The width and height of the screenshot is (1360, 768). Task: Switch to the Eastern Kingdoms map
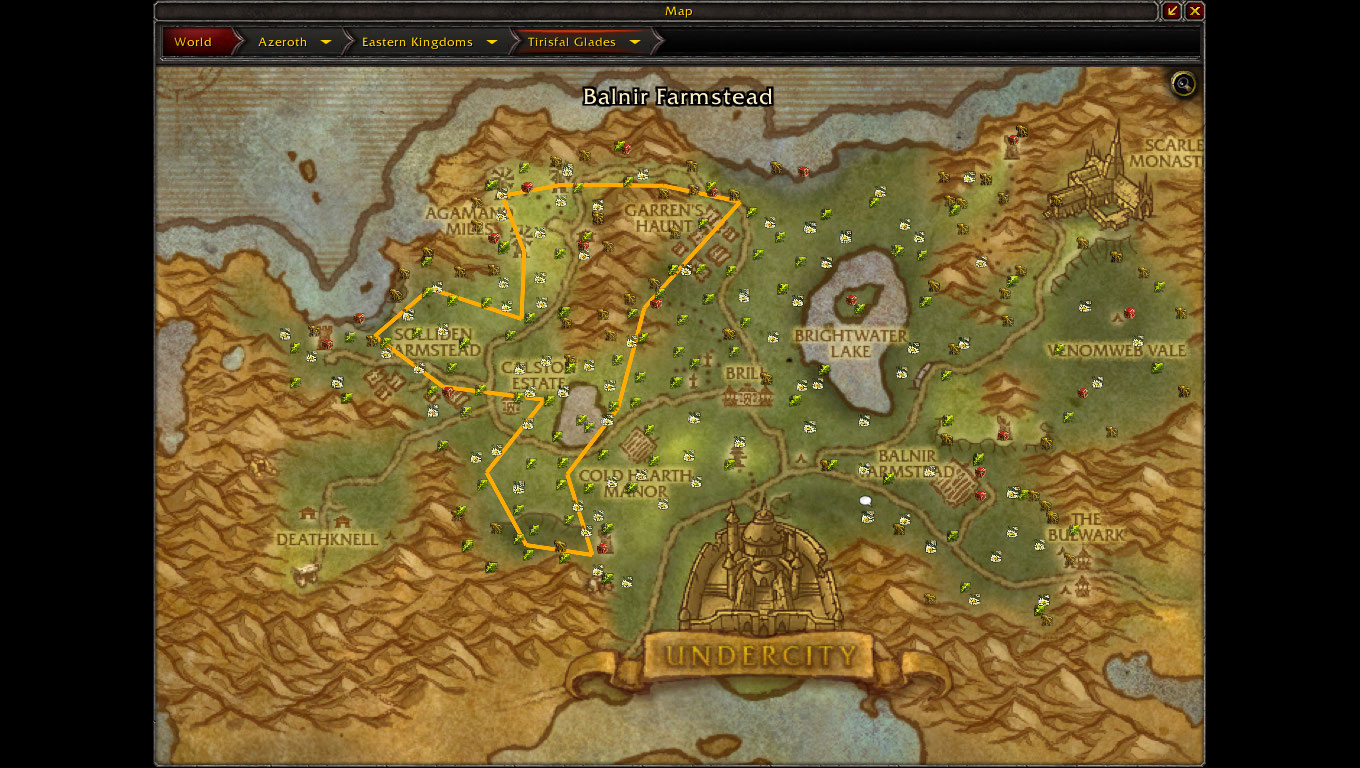pyautogui.click(x=416, y=42)
